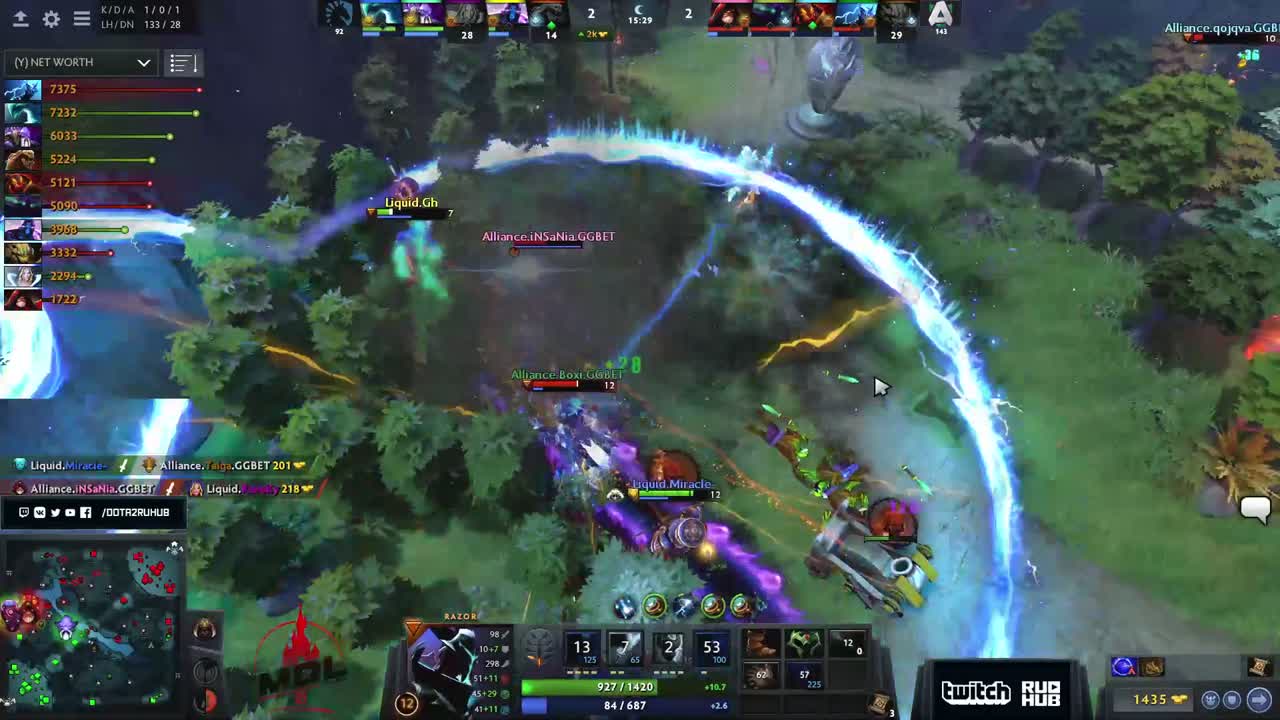
Task: Toggle the shield button next to the gold counter
Action: click(1232, 699)
